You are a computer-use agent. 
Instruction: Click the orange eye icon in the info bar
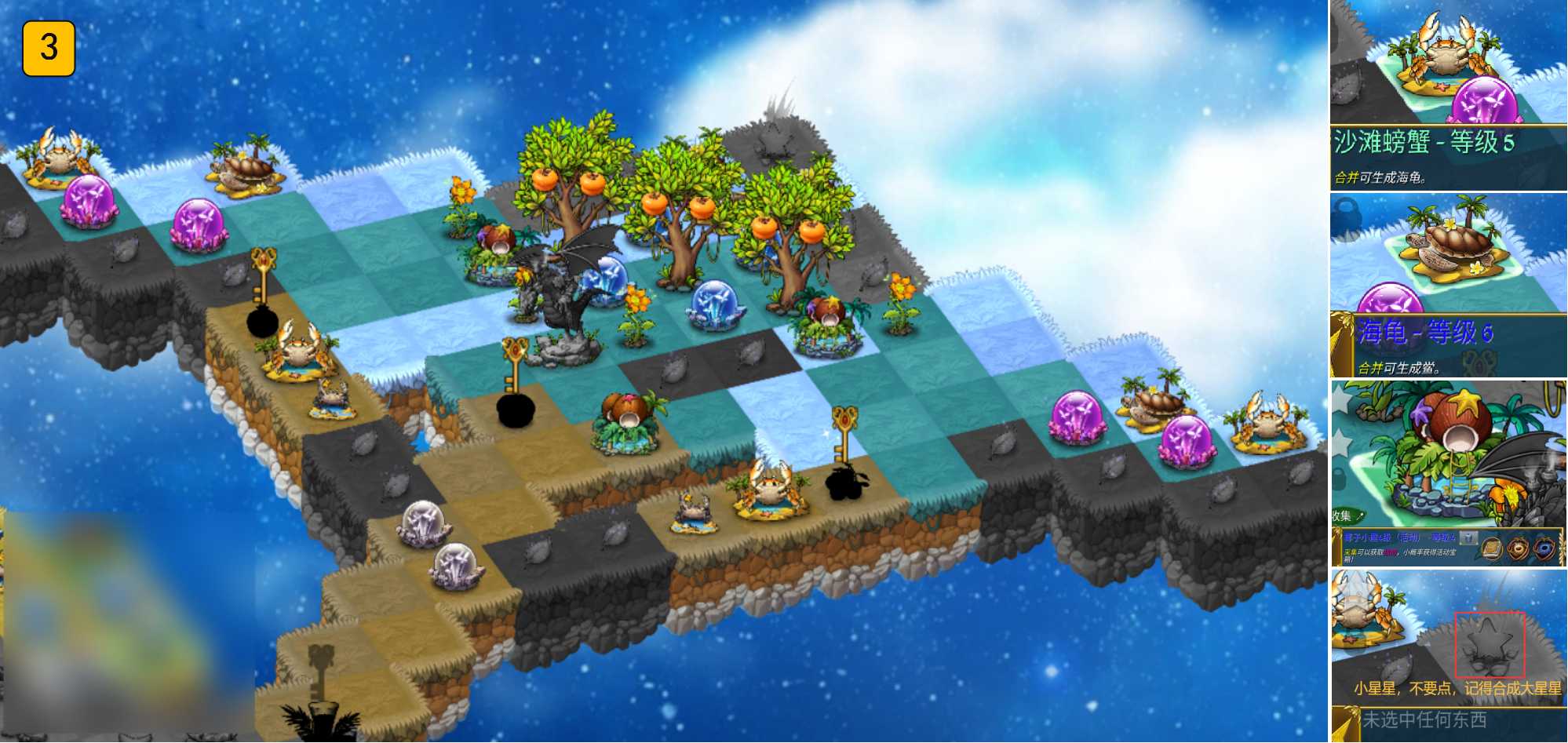click(1519, 548)
